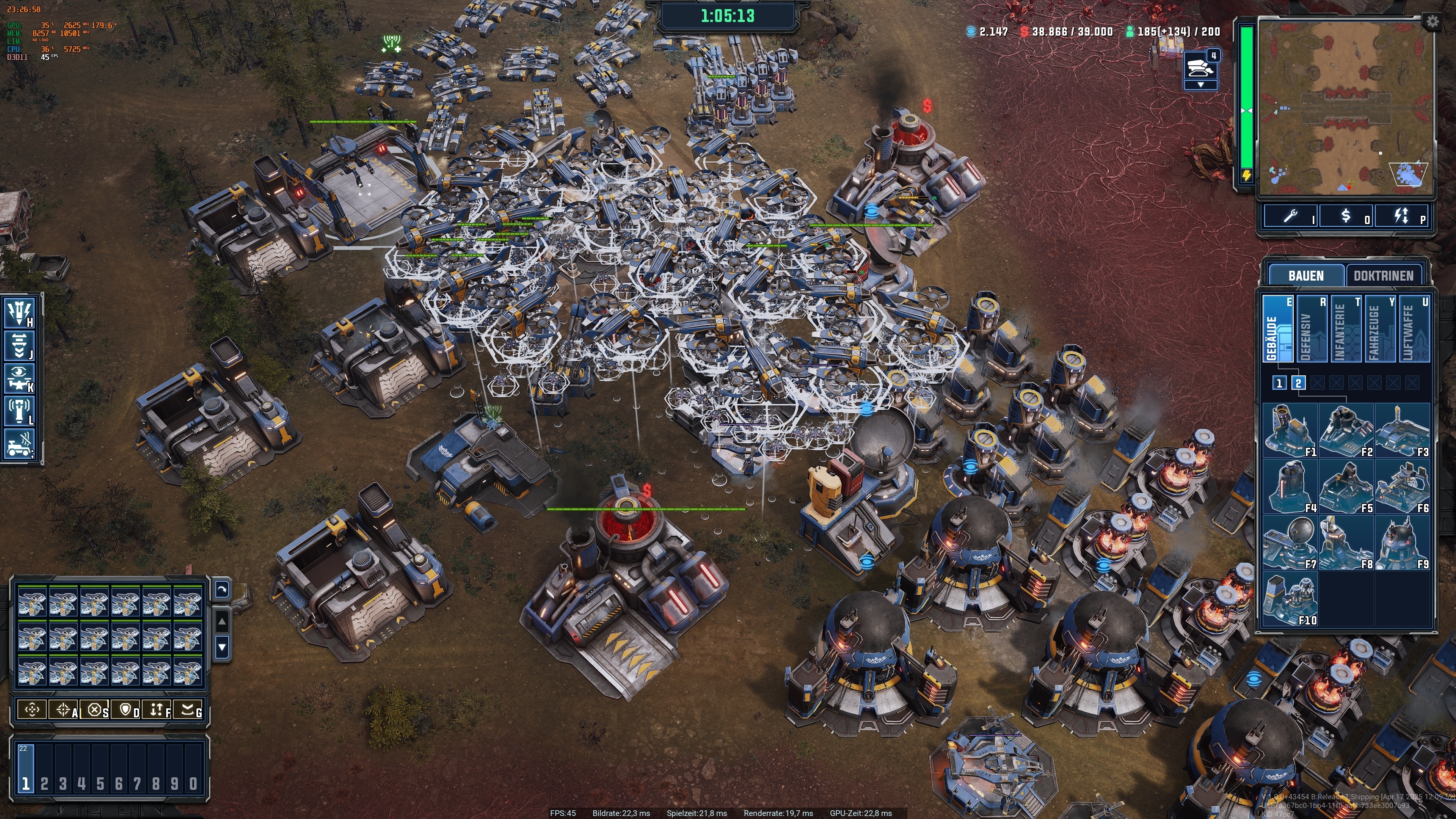Select the BAUEN tab
1456x819 pixels.
tap(1305, 276)
